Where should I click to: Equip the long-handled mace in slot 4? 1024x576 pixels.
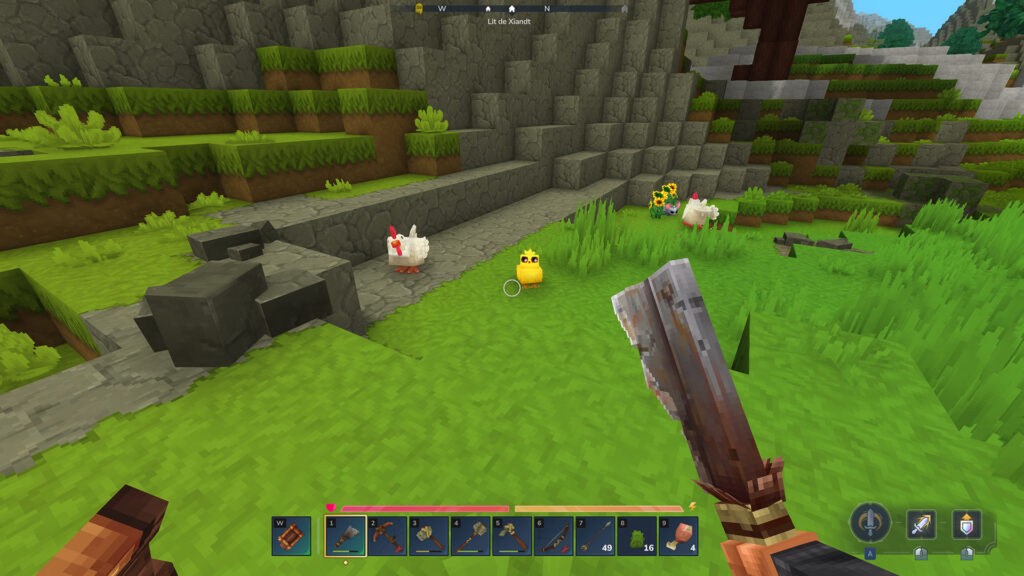click(470, 536)
